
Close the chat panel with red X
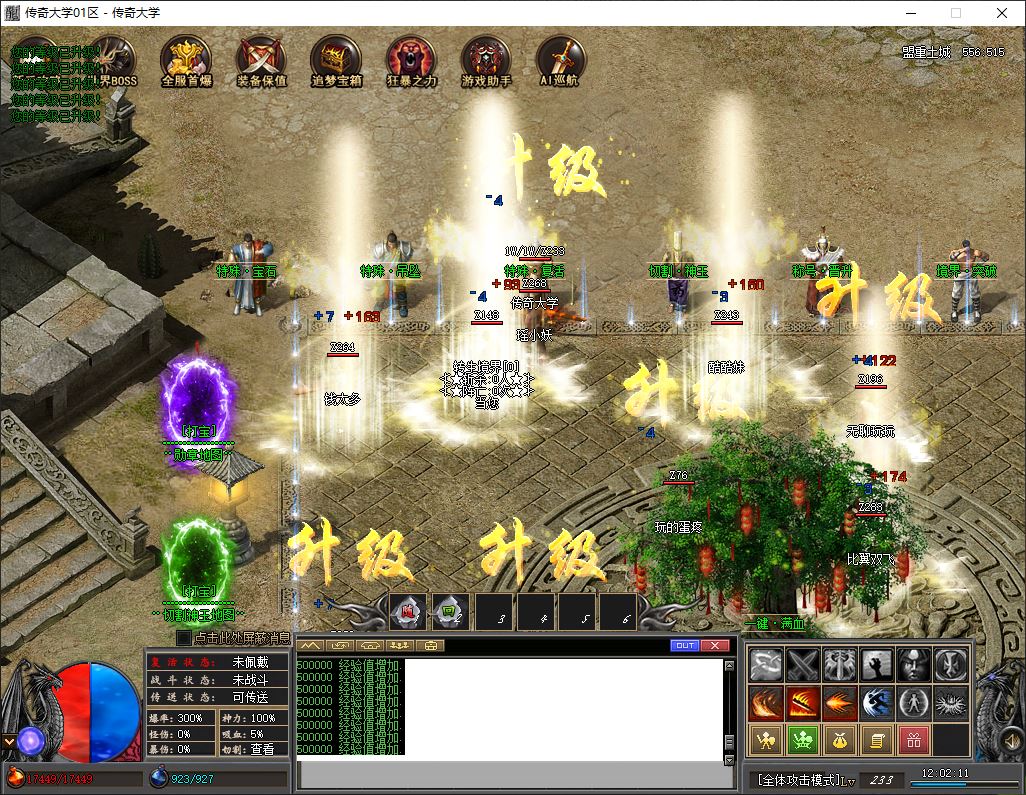pyautogui.click(x=714, y=646)
